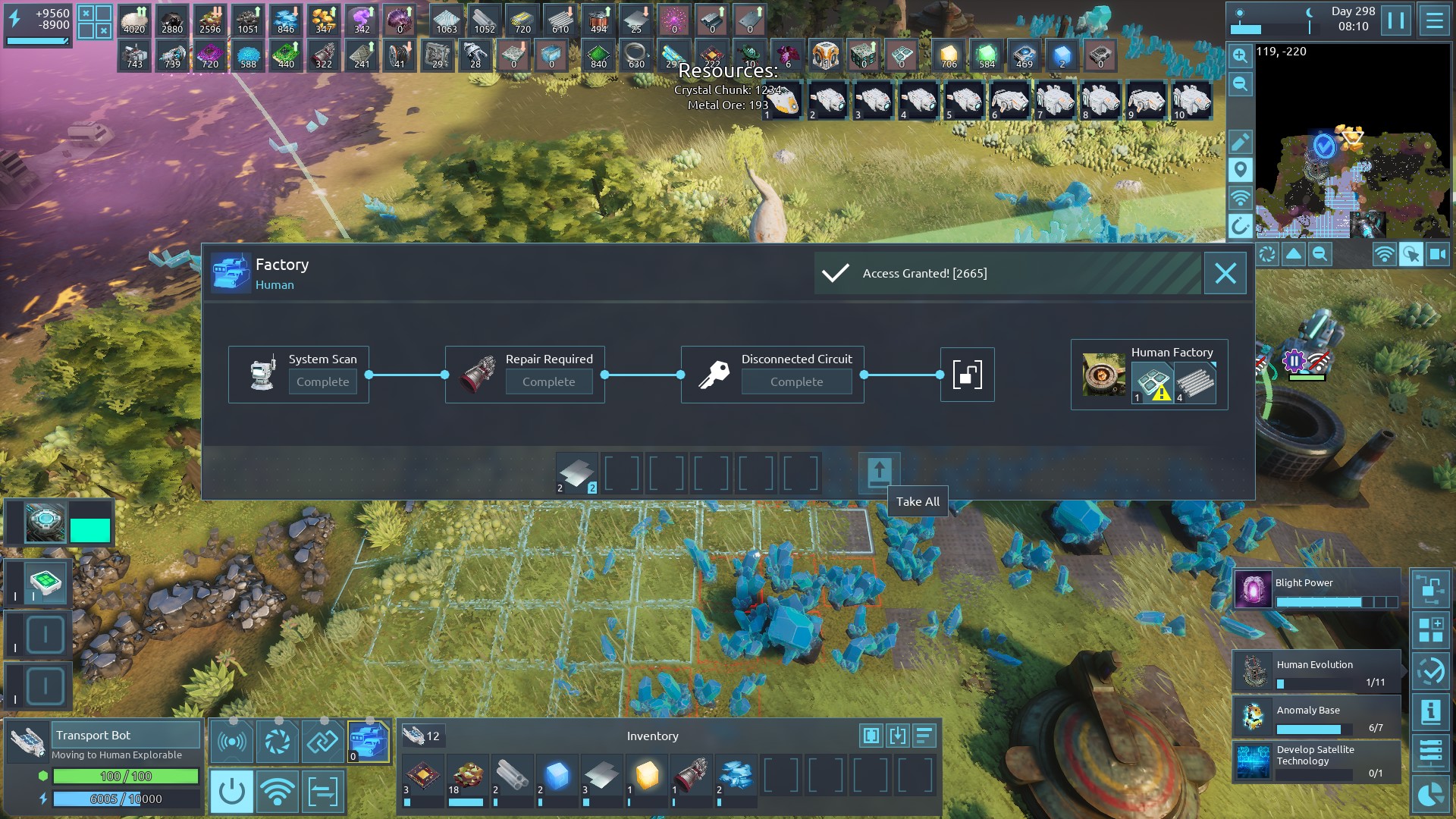
Task: Pause the game
Action: click(1395, 20)
